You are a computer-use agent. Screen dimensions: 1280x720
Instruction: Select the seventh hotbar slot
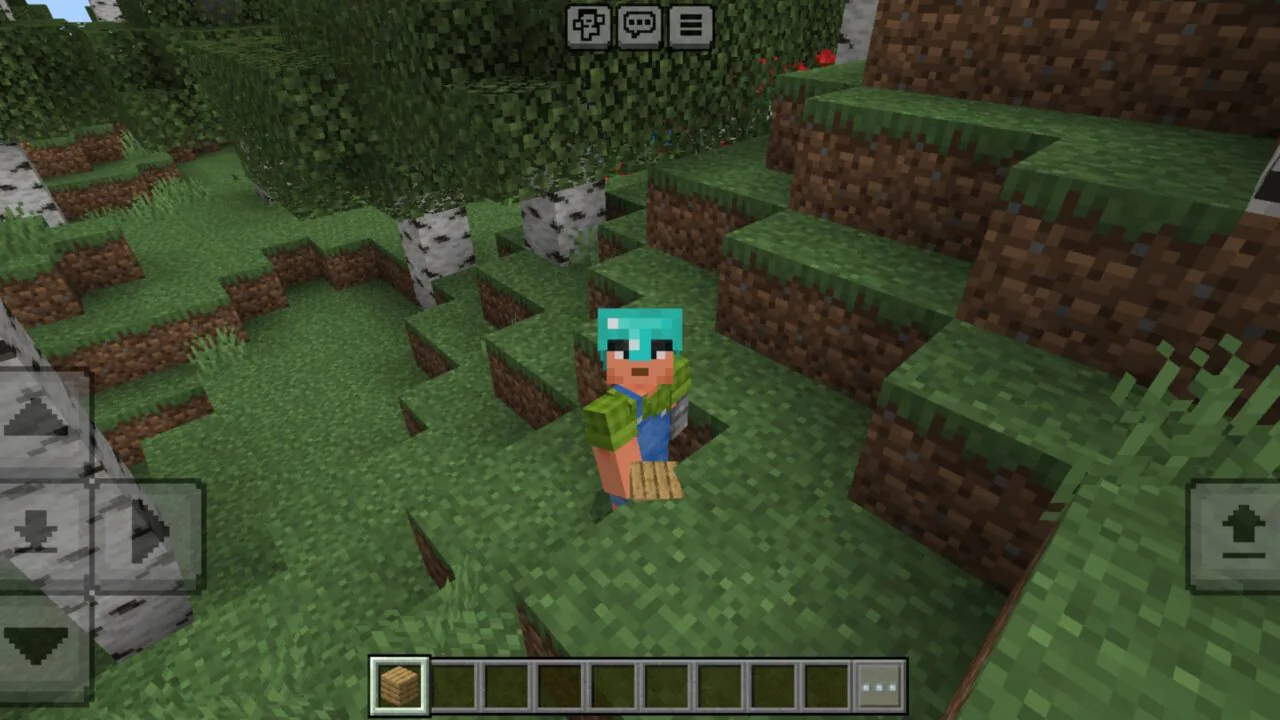(717, 681)
